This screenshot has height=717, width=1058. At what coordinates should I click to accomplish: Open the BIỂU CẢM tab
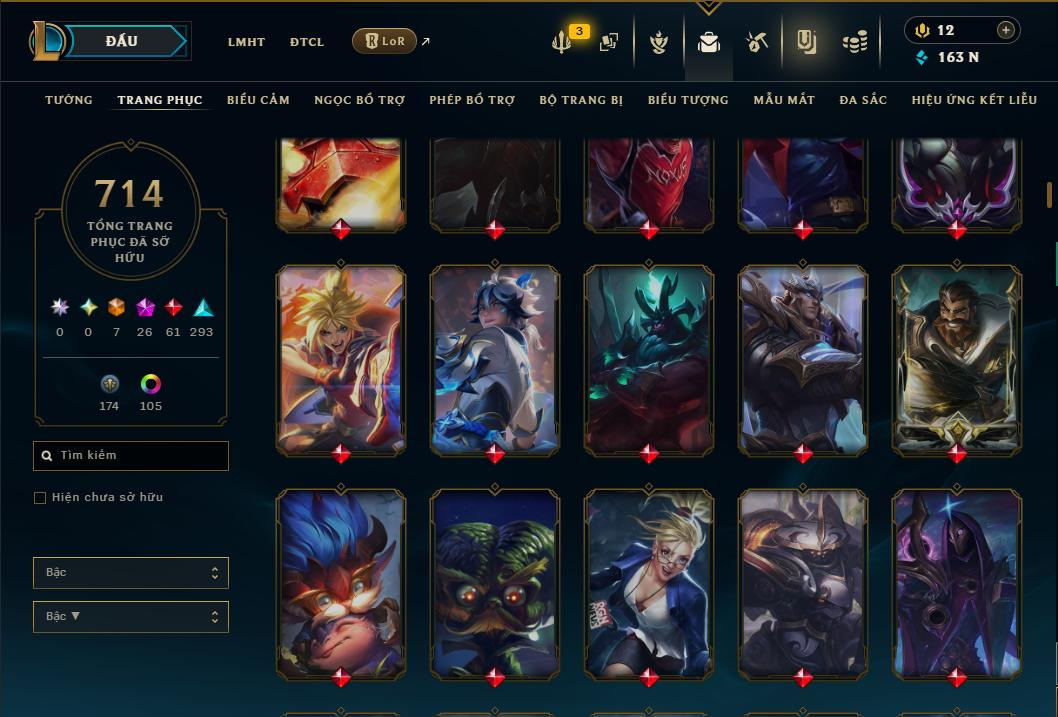[x=258, y=100]
